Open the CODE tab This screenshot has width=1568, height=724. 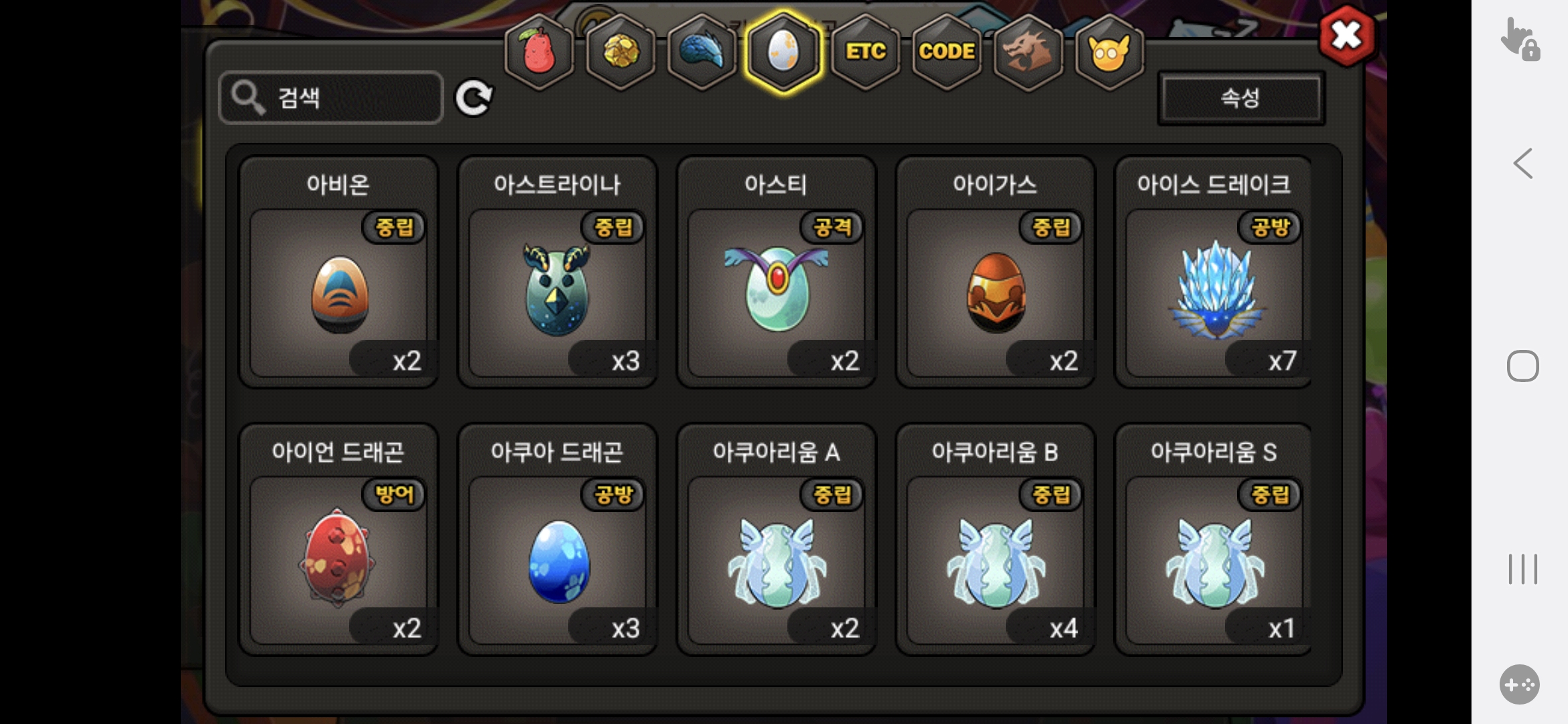(947, 52)
